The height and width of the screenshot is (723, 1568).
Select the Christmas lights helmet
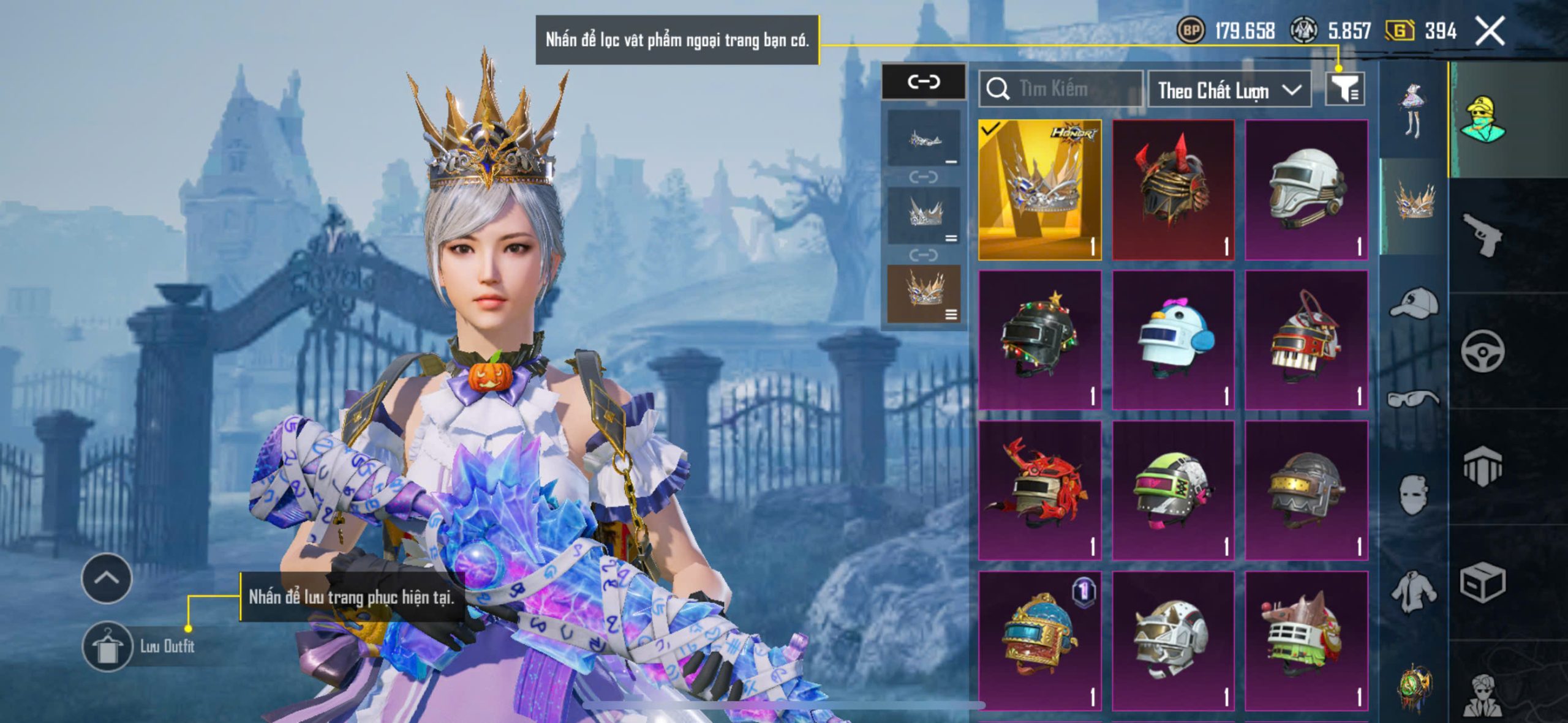point(1039,340)
